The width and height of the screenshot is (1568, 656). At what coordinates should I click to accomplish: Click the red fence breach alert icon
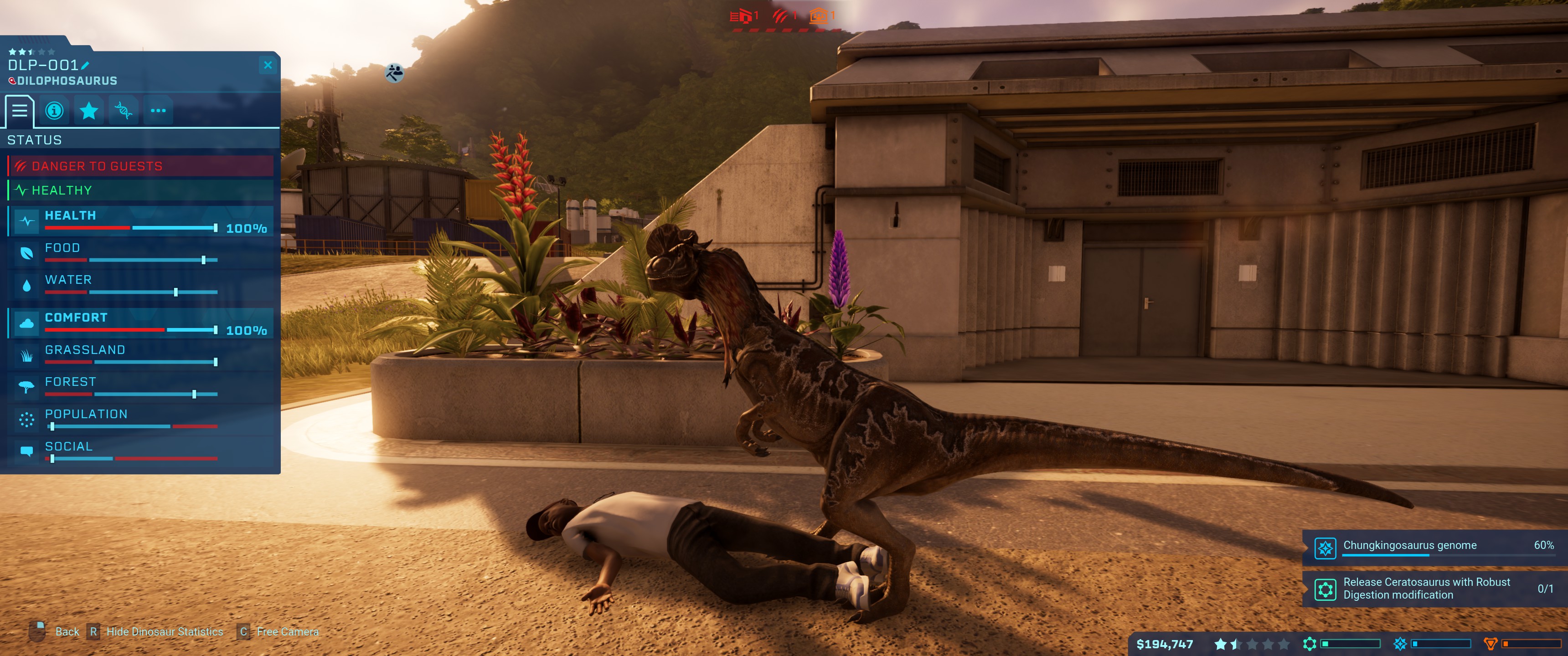point(742,16)
